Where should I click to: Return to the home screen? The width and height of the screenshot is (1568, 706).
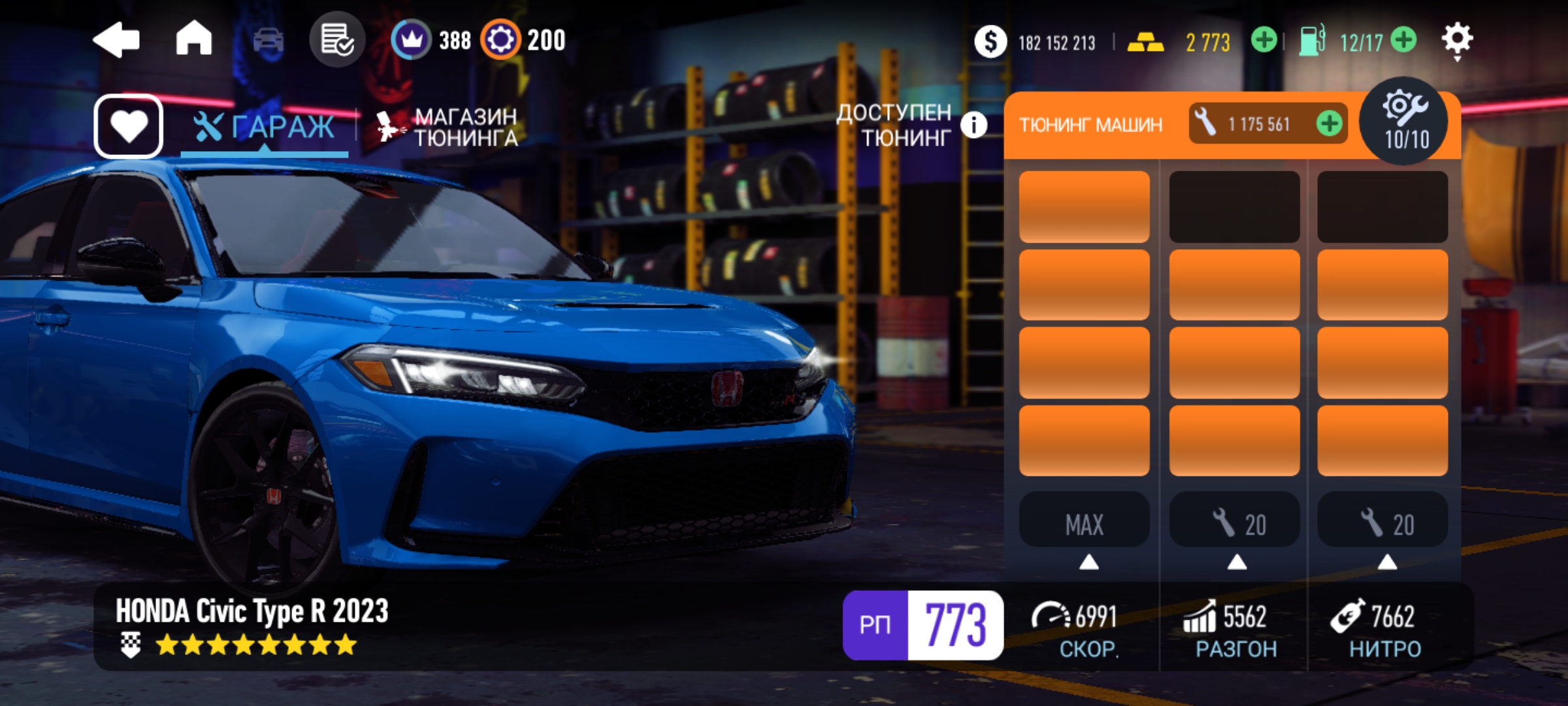[194, 39]
